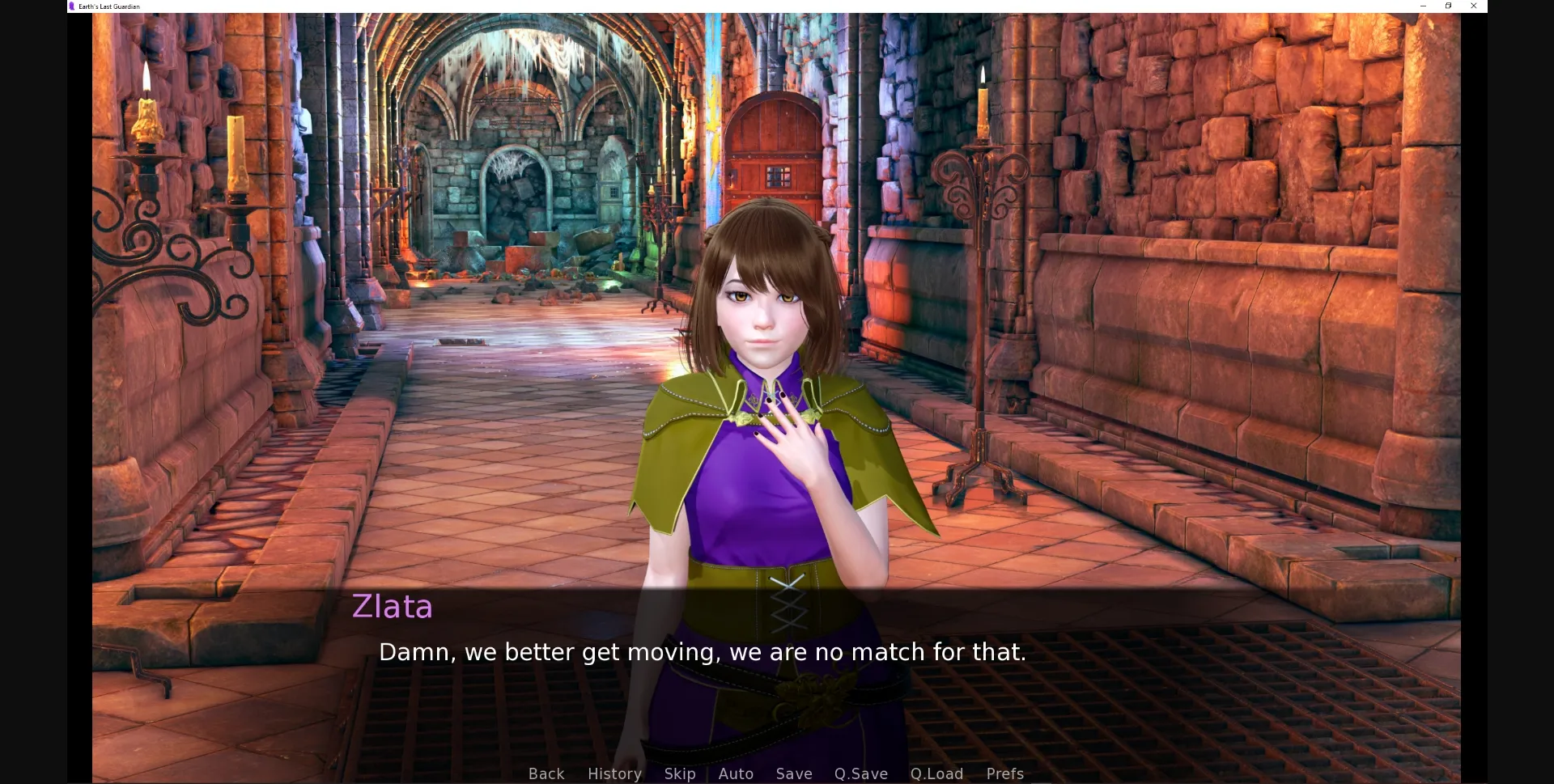Toggle Skip off by clicking Skip again
Screen dimensions: 1554x784
(x=679, y=773)
